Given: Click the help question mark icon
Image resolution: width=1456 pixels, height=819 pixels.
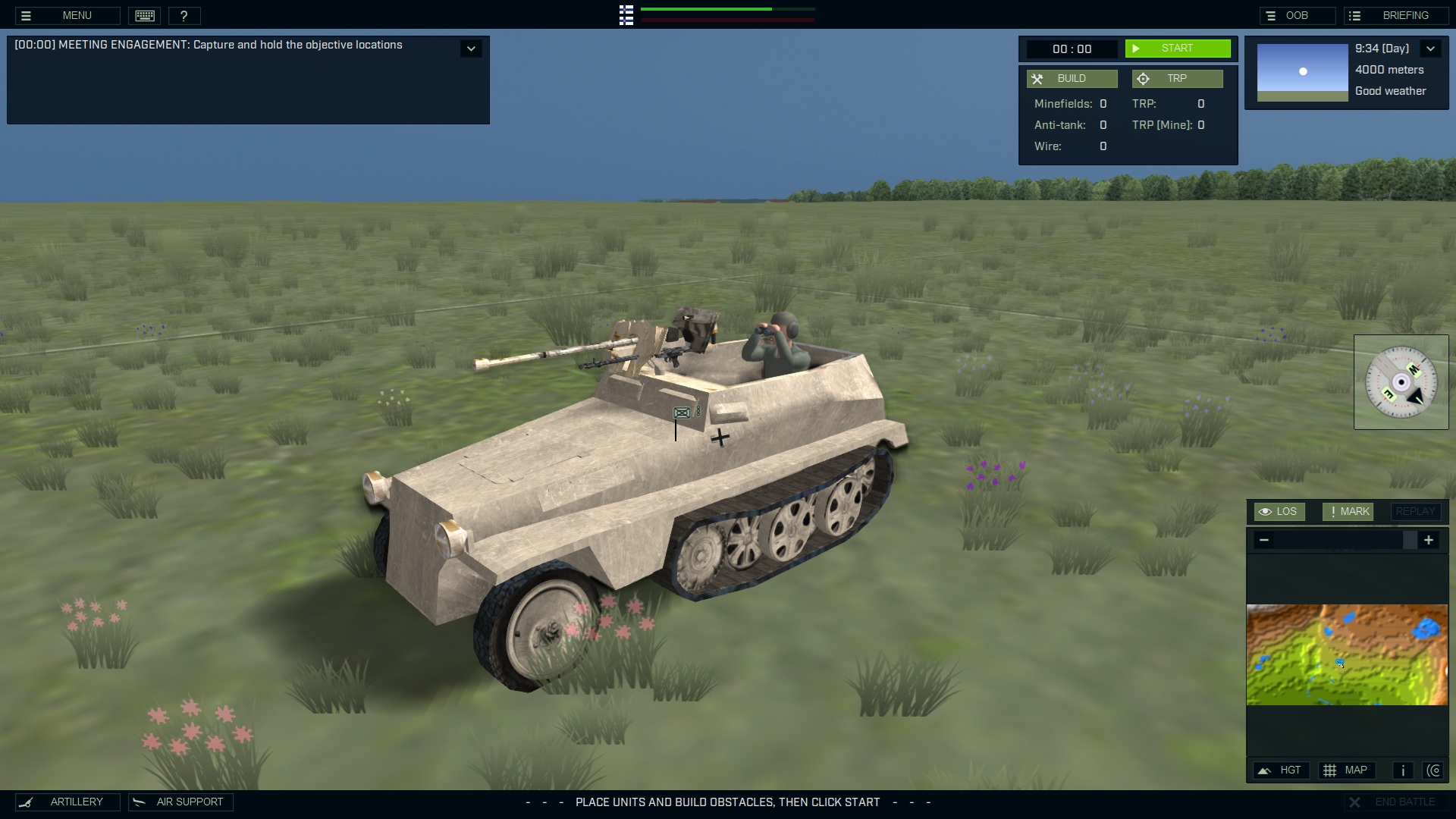Looking at the screenshot, I should (x=185, y=15).
